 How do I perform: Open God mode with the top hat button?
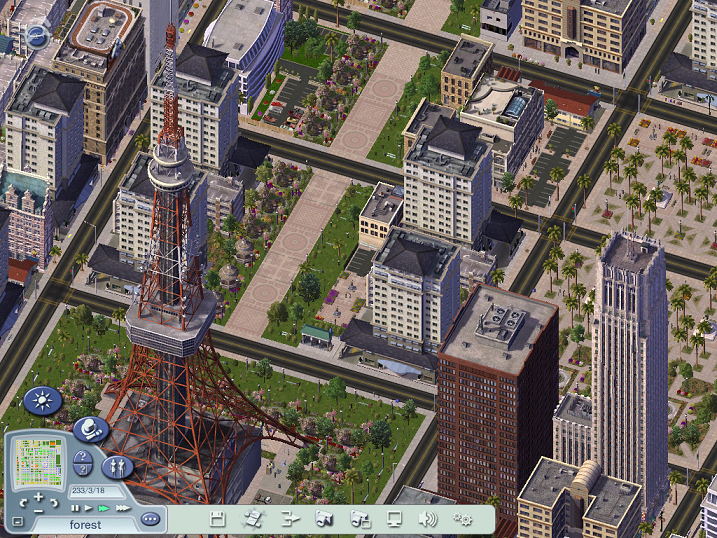[x=91, y=429]
